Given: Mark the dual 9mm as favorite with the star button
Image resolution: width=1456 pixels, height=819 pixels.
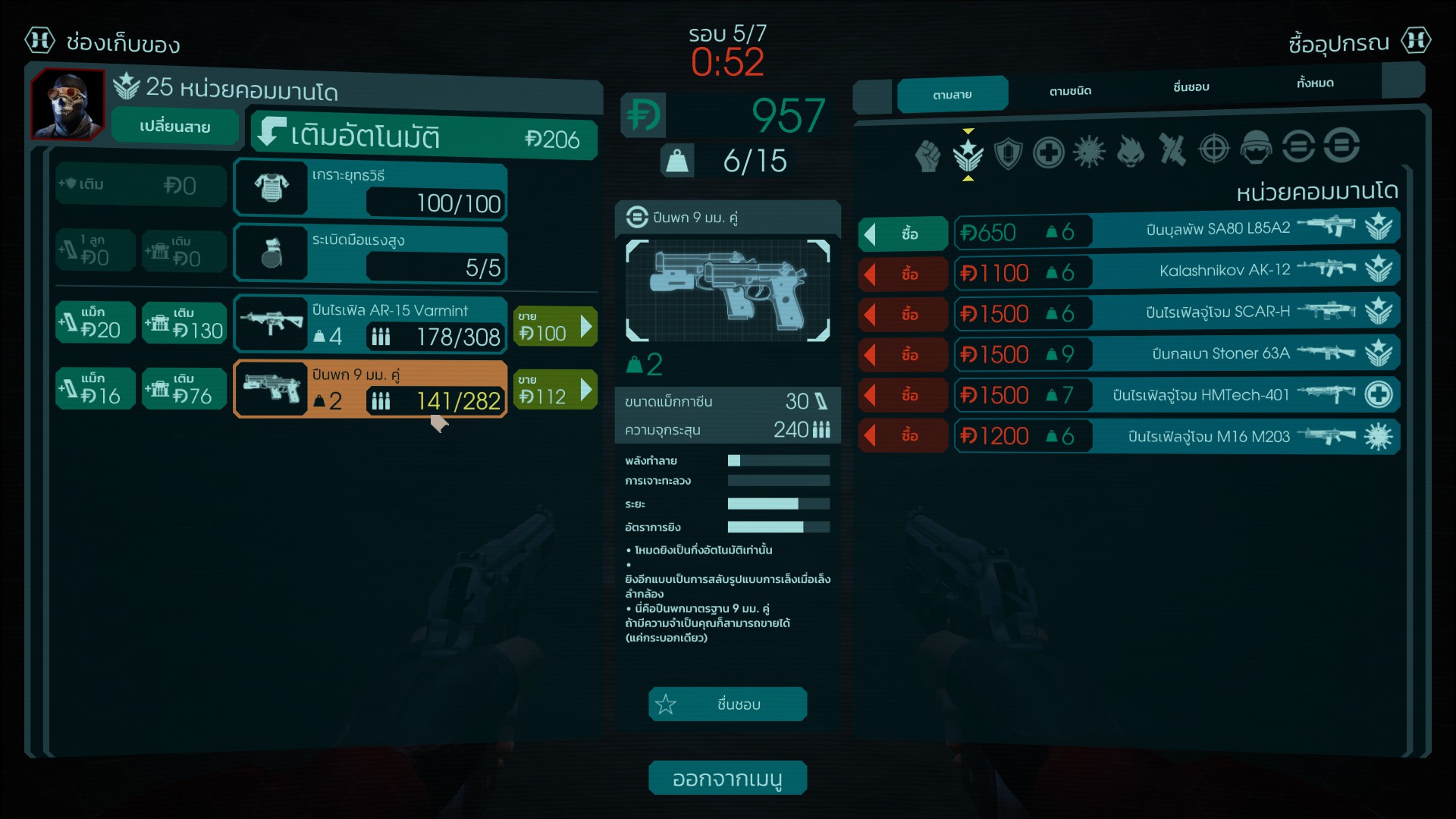Looking at the screenshot, I should click(x=727, y=704).
